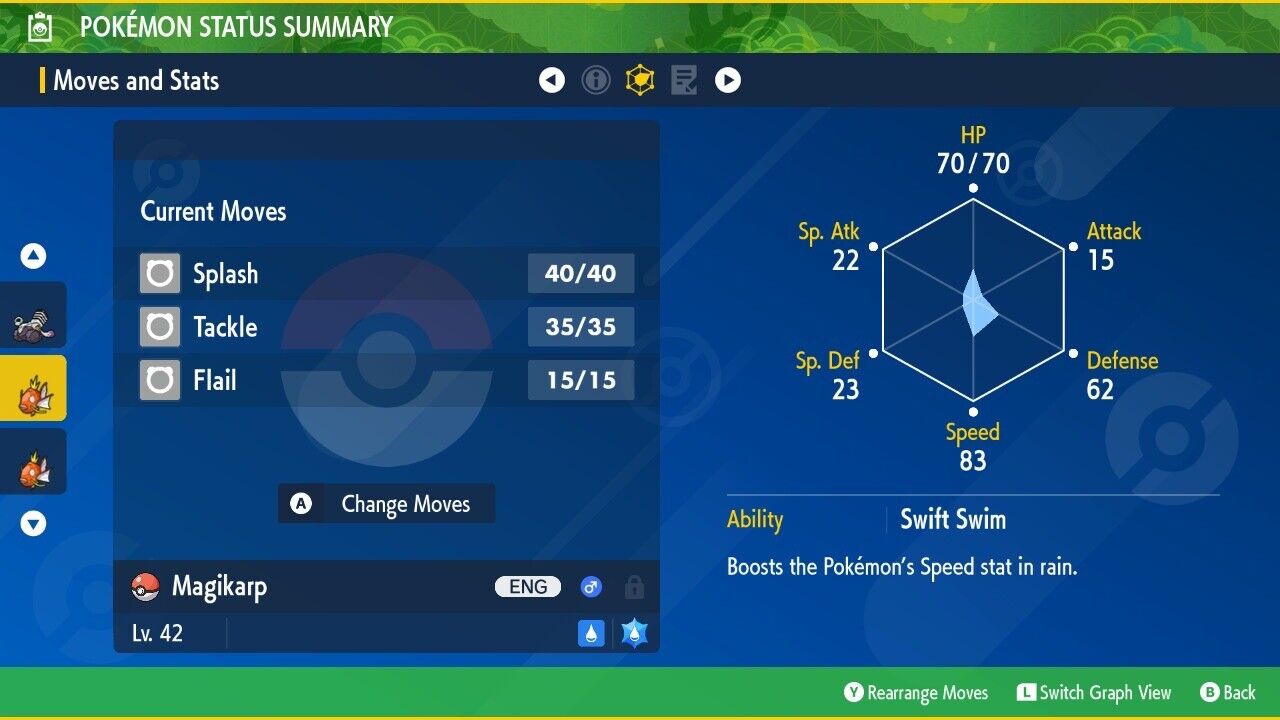Go Back from the summary screen
The height and width of the screenshot is (720, 1280).
click(1227, 693)
